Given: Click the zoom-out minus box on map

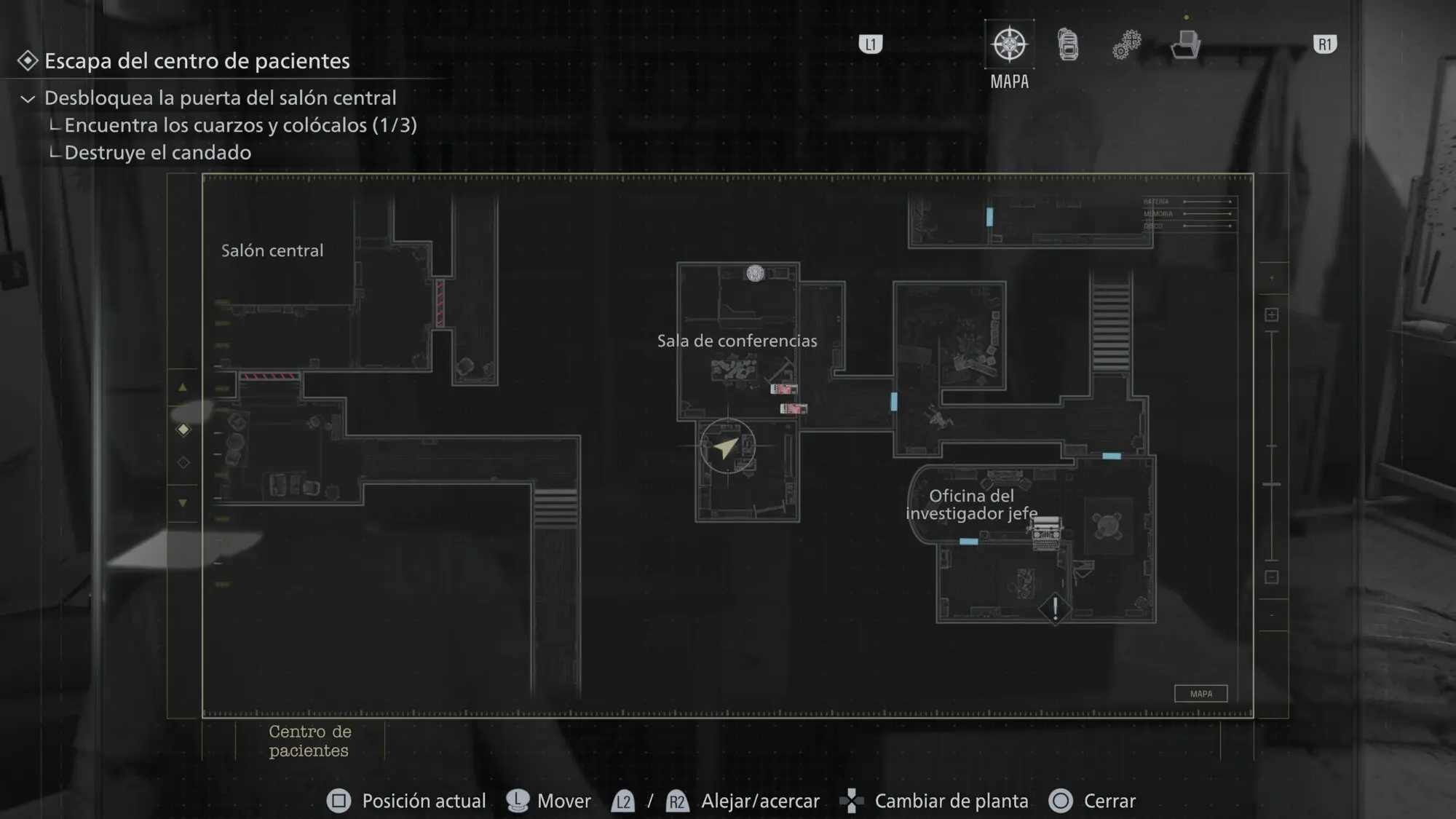Looking at the screenshot, I should tap(1271, 577).
